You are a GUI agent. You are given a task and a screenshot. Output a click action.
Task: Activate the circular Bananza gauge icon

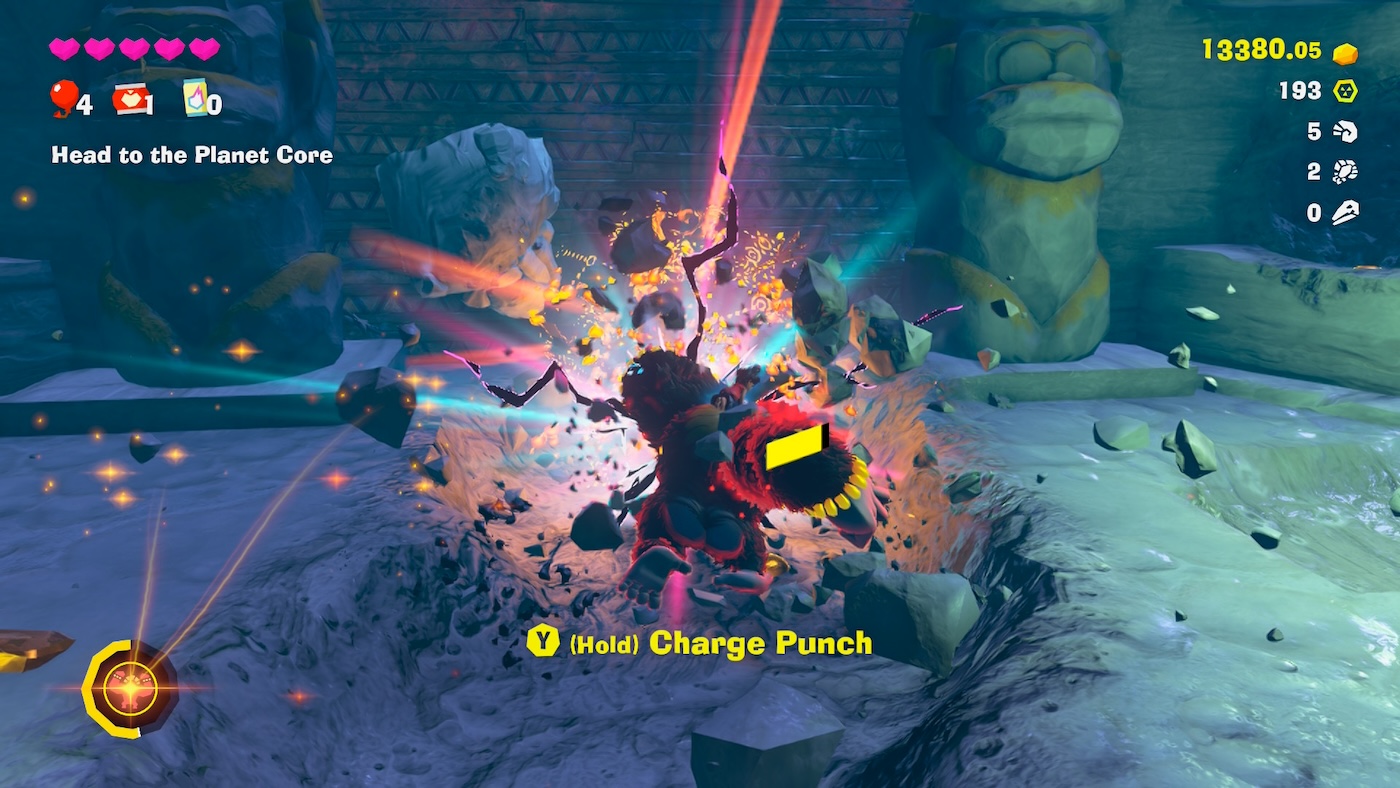click(x=130, y=689)
